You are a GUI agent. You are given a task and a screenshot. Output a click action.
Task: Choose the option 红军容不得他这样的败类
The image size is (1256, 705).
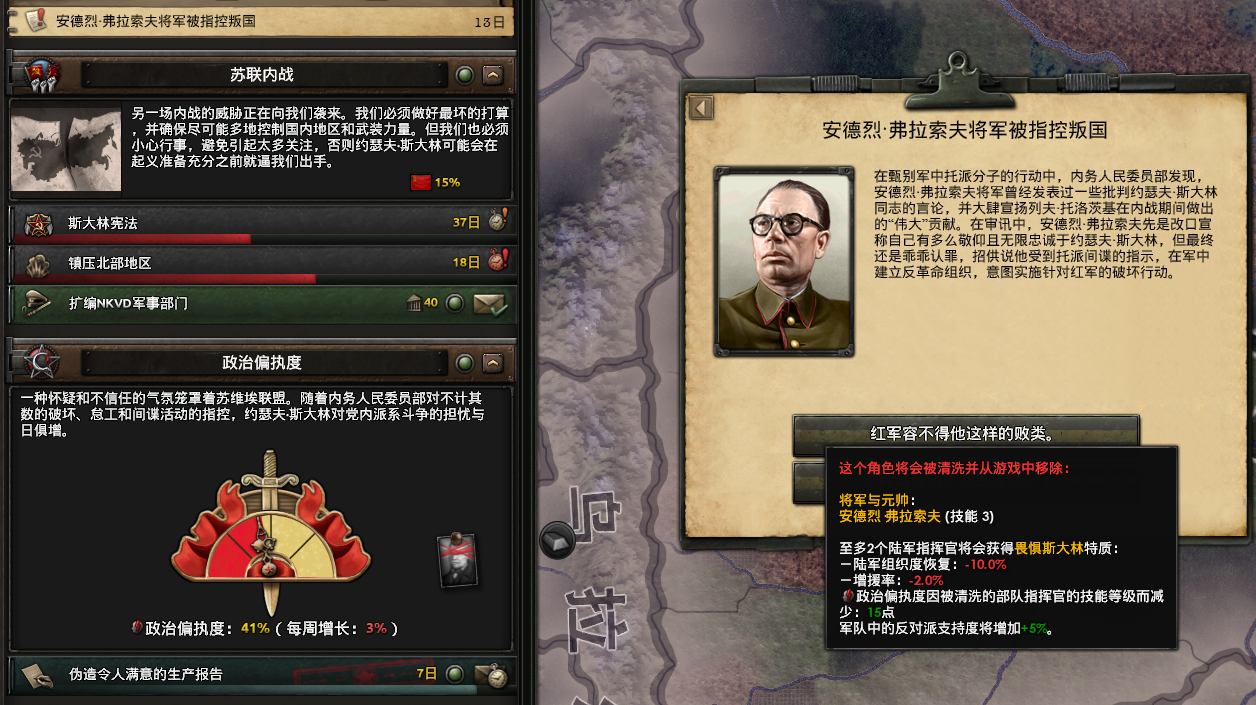(965, 434)
